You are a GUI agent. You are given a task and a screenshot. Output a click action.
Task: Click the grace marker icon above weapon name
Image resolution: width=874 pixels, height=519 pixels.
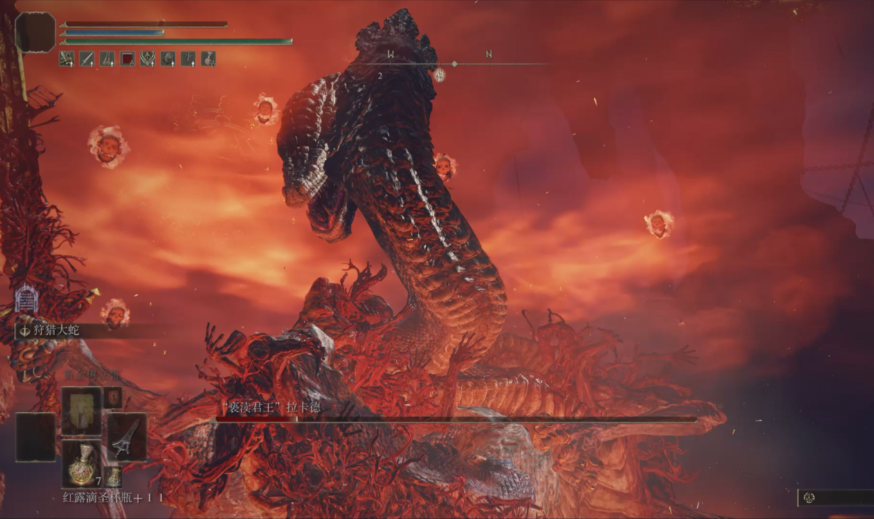coord(26,298)
